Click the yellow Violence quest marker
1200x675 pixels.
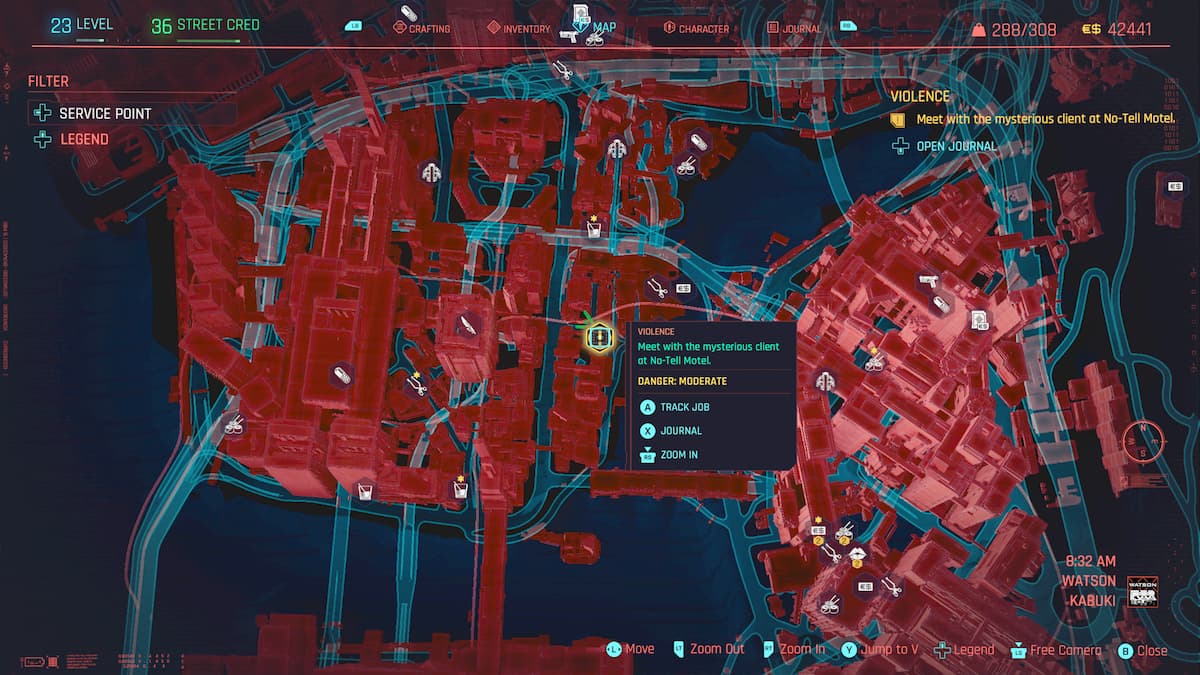598,339
